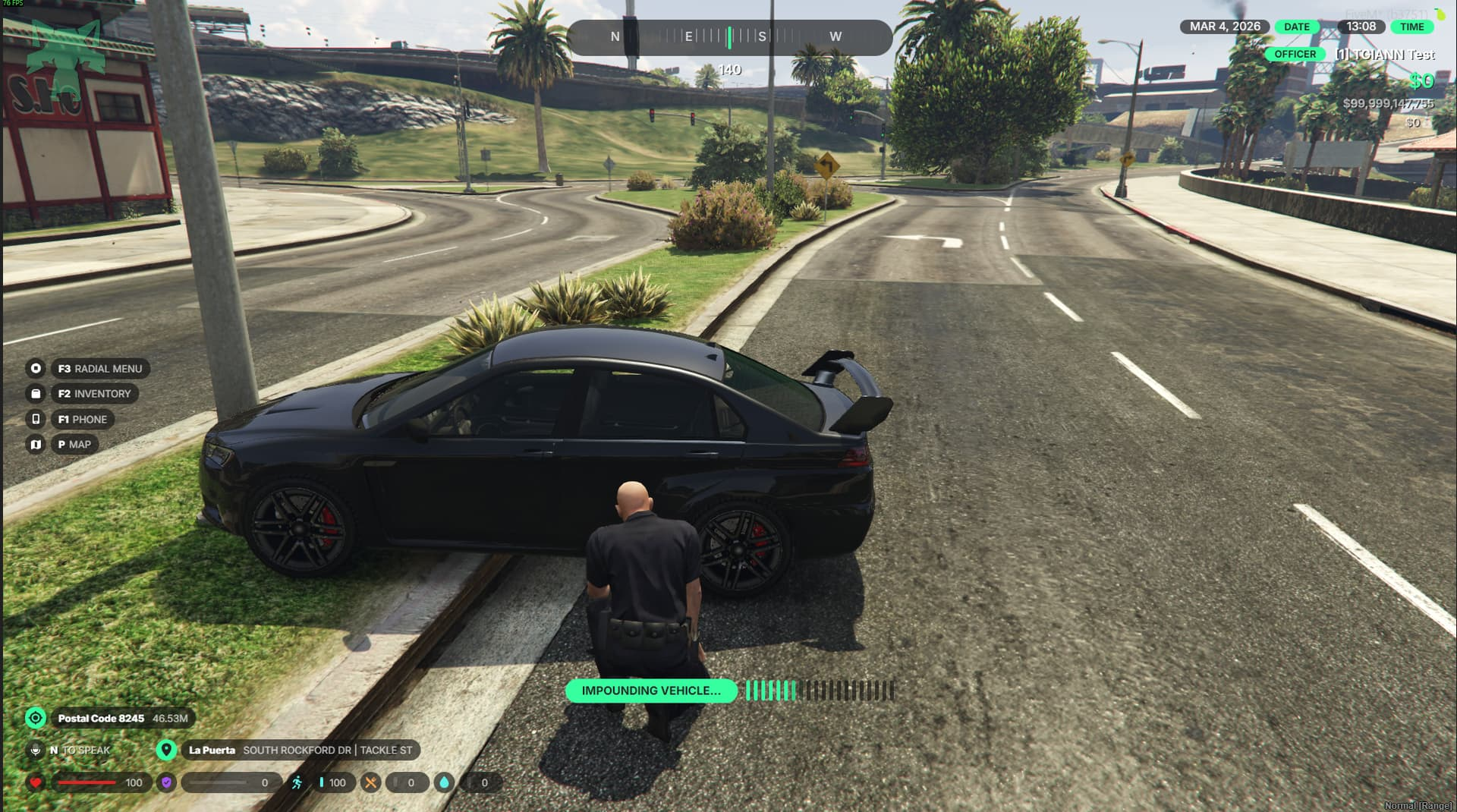Screen dimensions: 1457x812
Task: Select the Postal Code crosshair icon
Action: 36,718
